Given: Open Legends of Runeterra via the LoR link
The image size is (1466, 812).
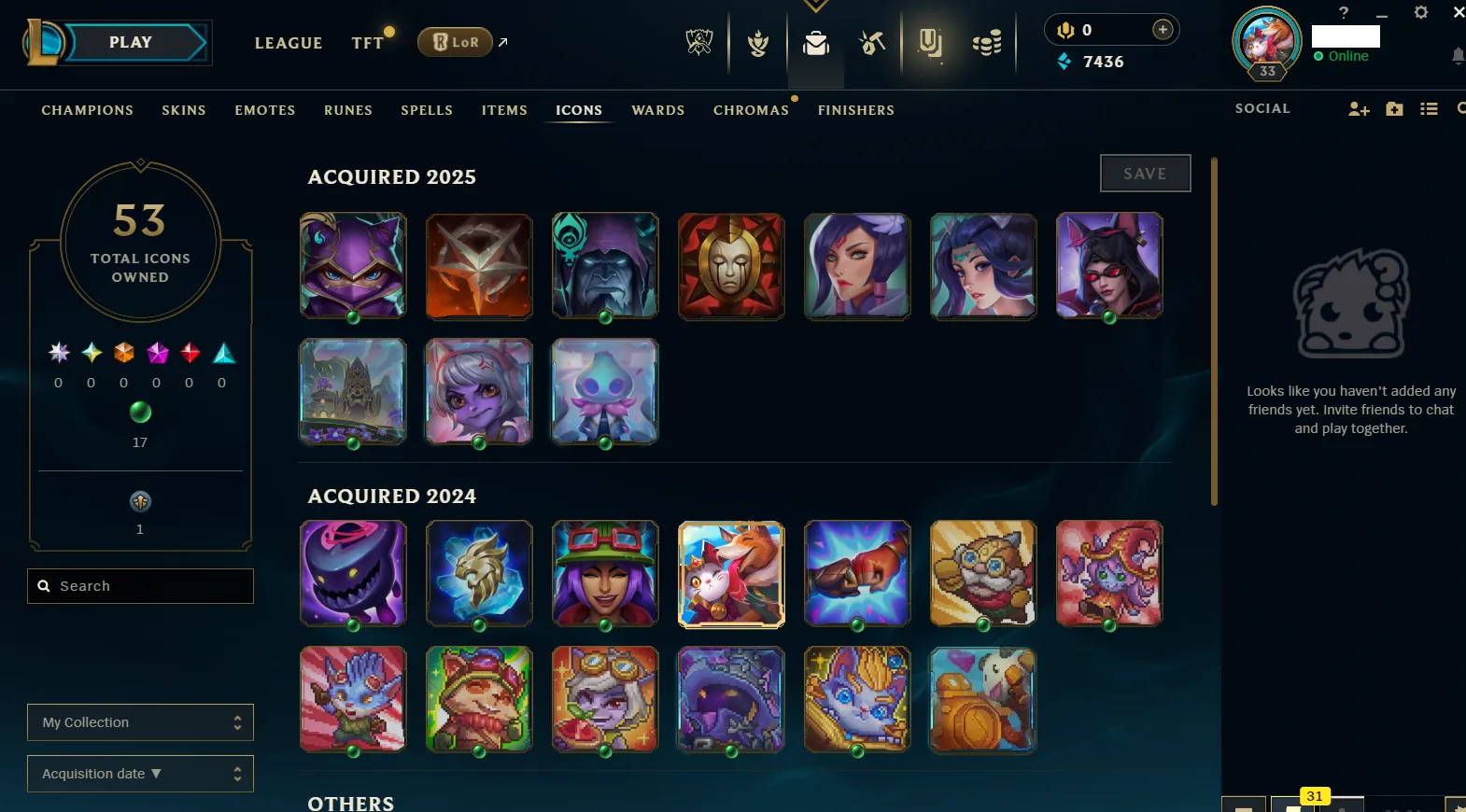Looking at the screenshot, I should point(456,42).
